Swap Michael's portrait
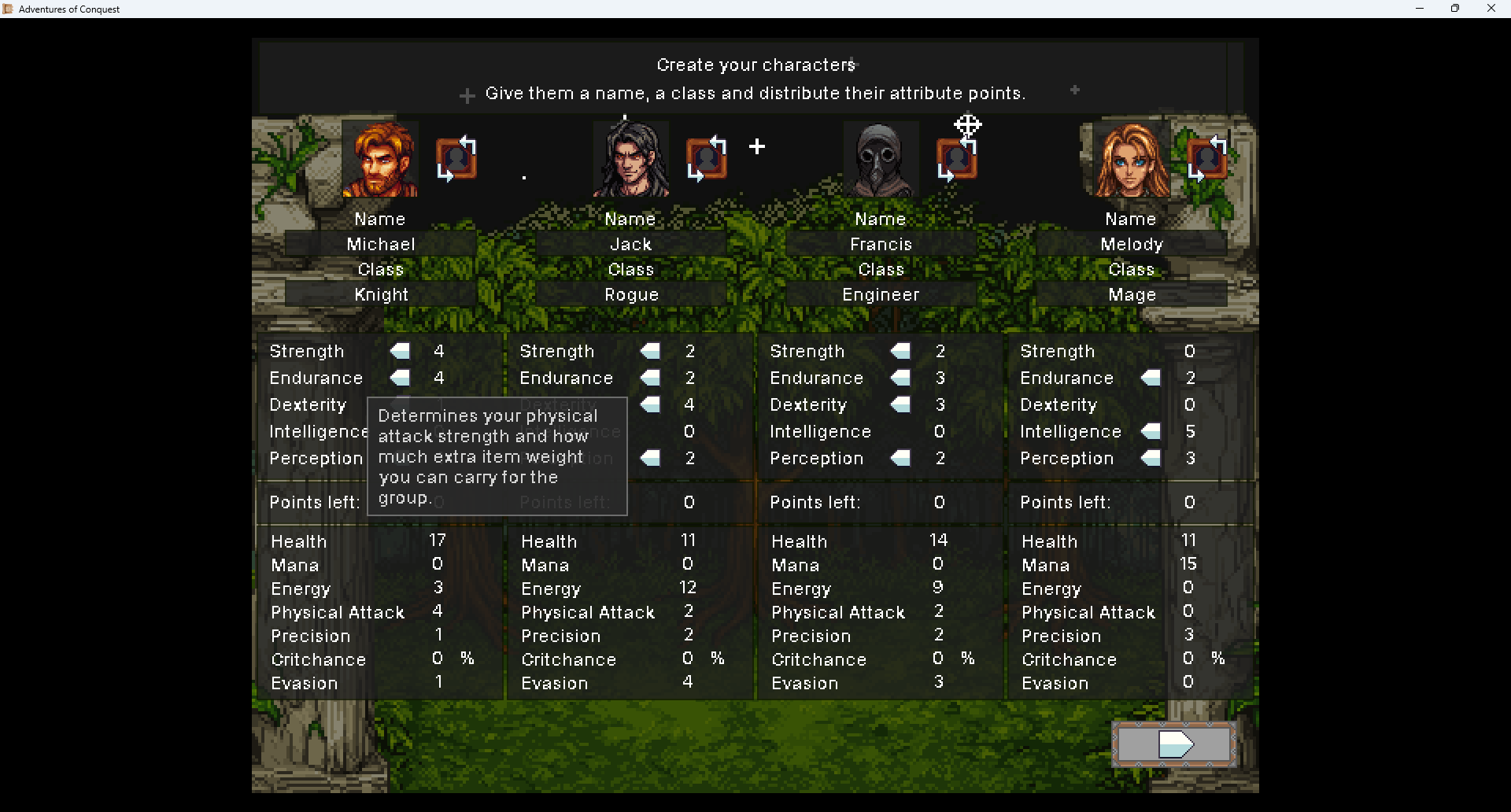 pyautogui.click(x=456, y=159)
